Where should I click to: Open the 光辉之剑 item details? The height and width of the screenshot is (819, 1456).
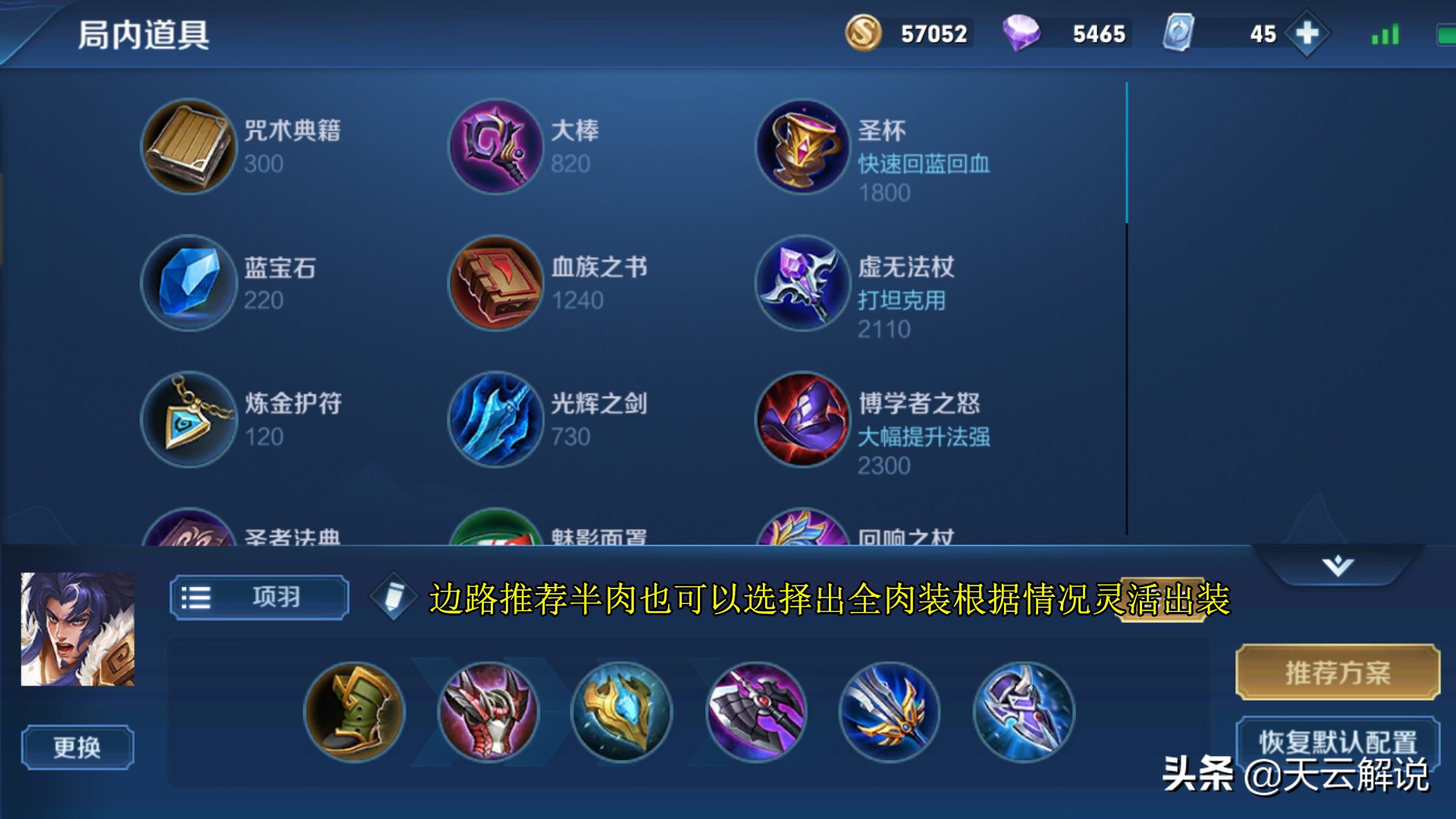(494, 421)
